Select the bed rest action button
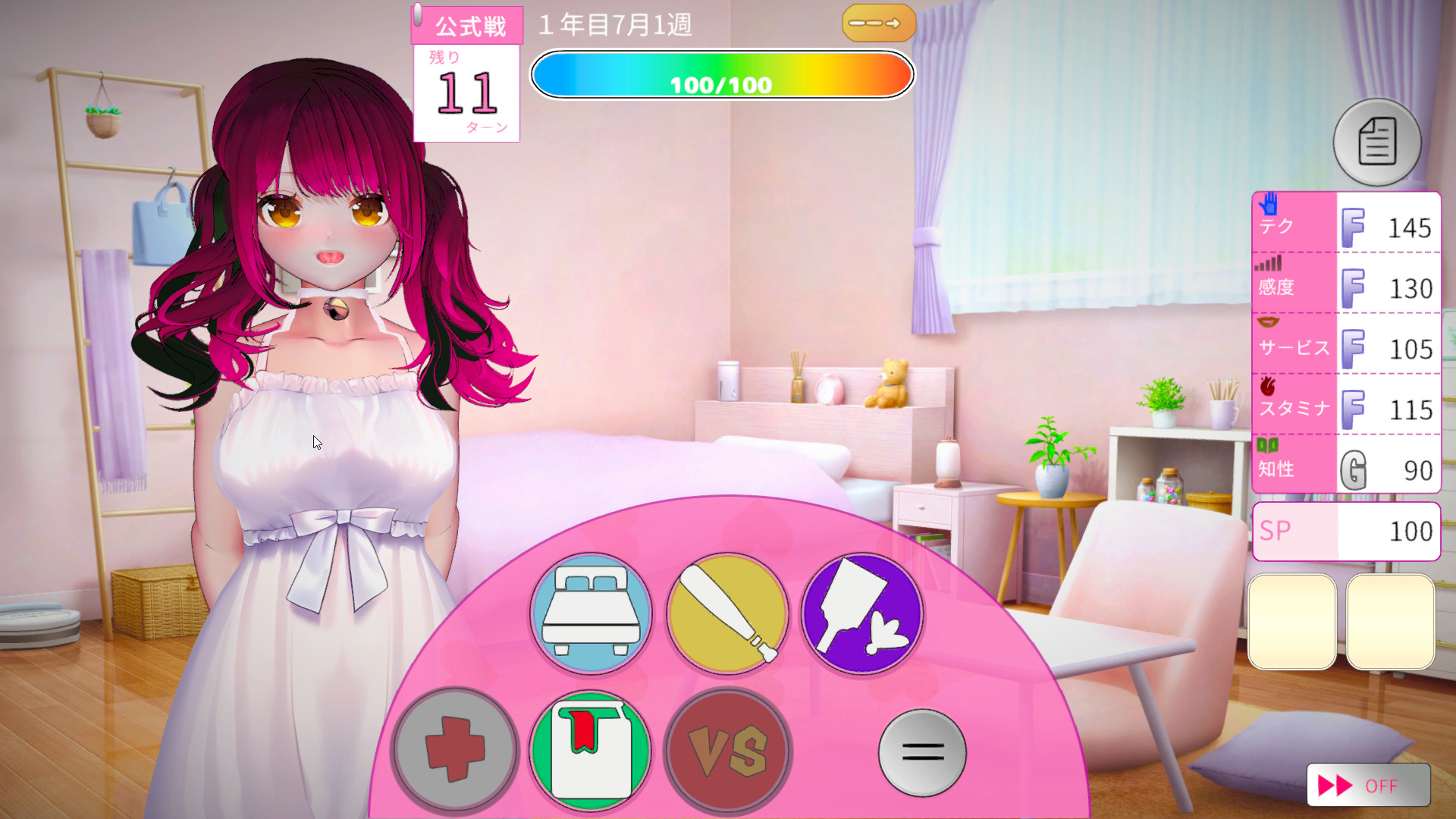 coord(591,613)
